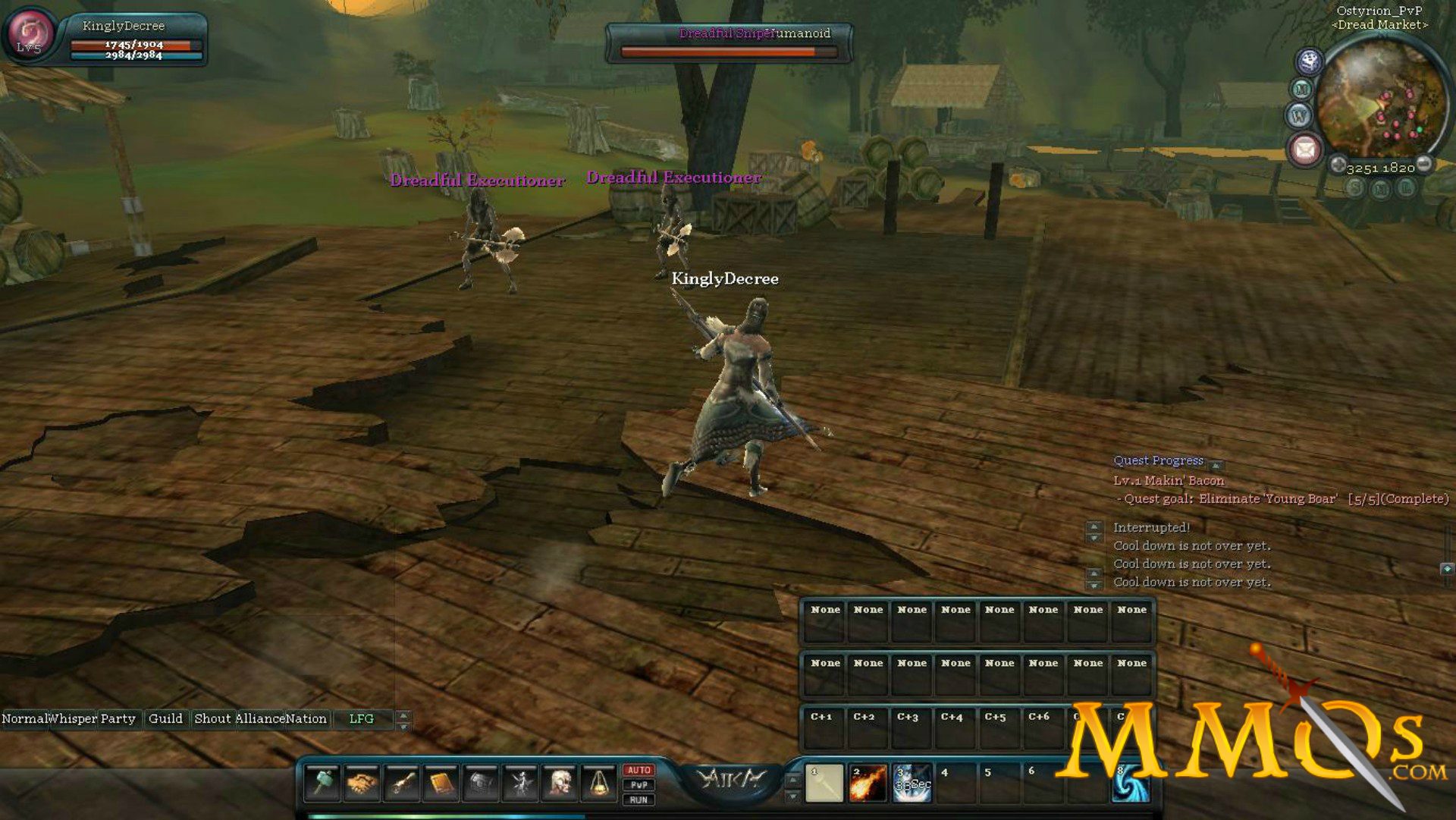Collapse the Quest Progress panel

(x=1216, y=465)
